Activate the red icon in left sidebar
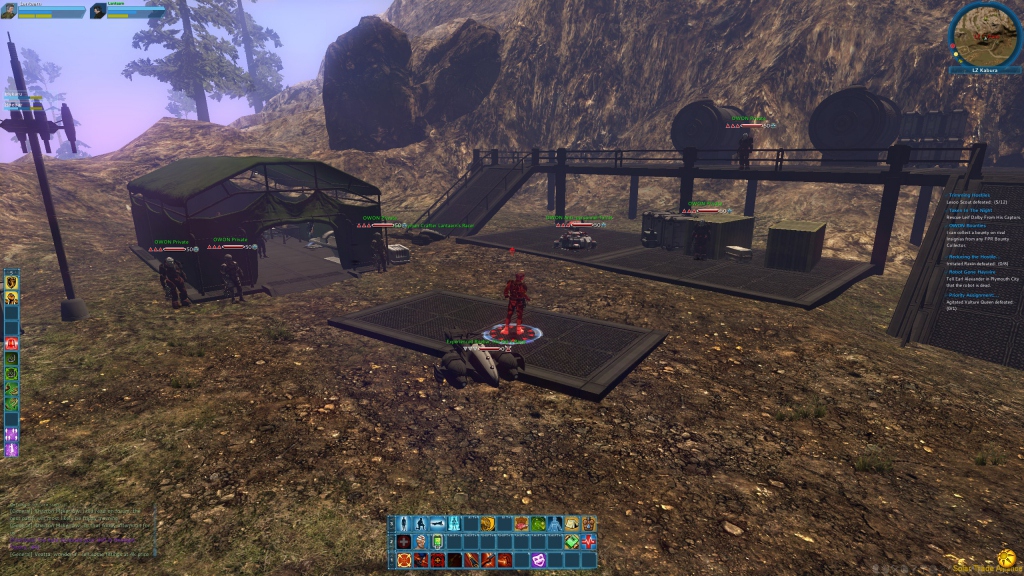The width and height of the screenshot is (1024, 576). [12, 343]
